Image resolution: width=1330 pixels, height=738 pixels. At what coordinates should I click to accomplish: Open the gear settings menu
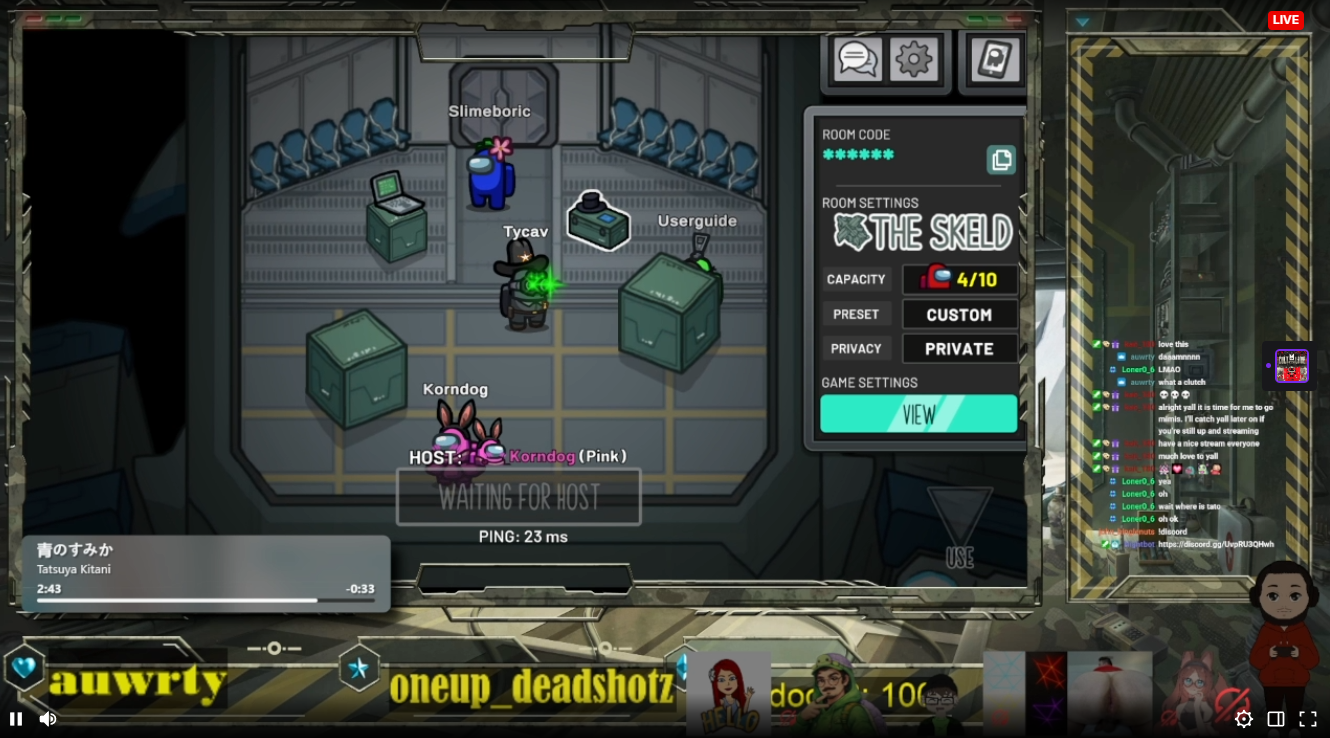(x=913, y=59)
